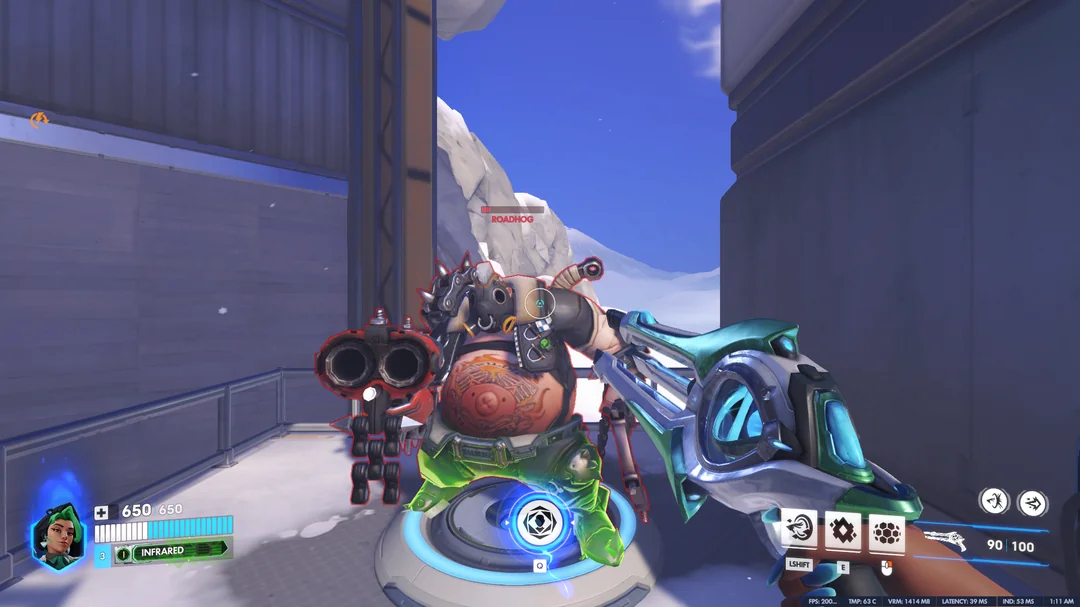The image size is (1080, 607).
Task: Use the swirling dash ability icon
Action: coord(799,530)
